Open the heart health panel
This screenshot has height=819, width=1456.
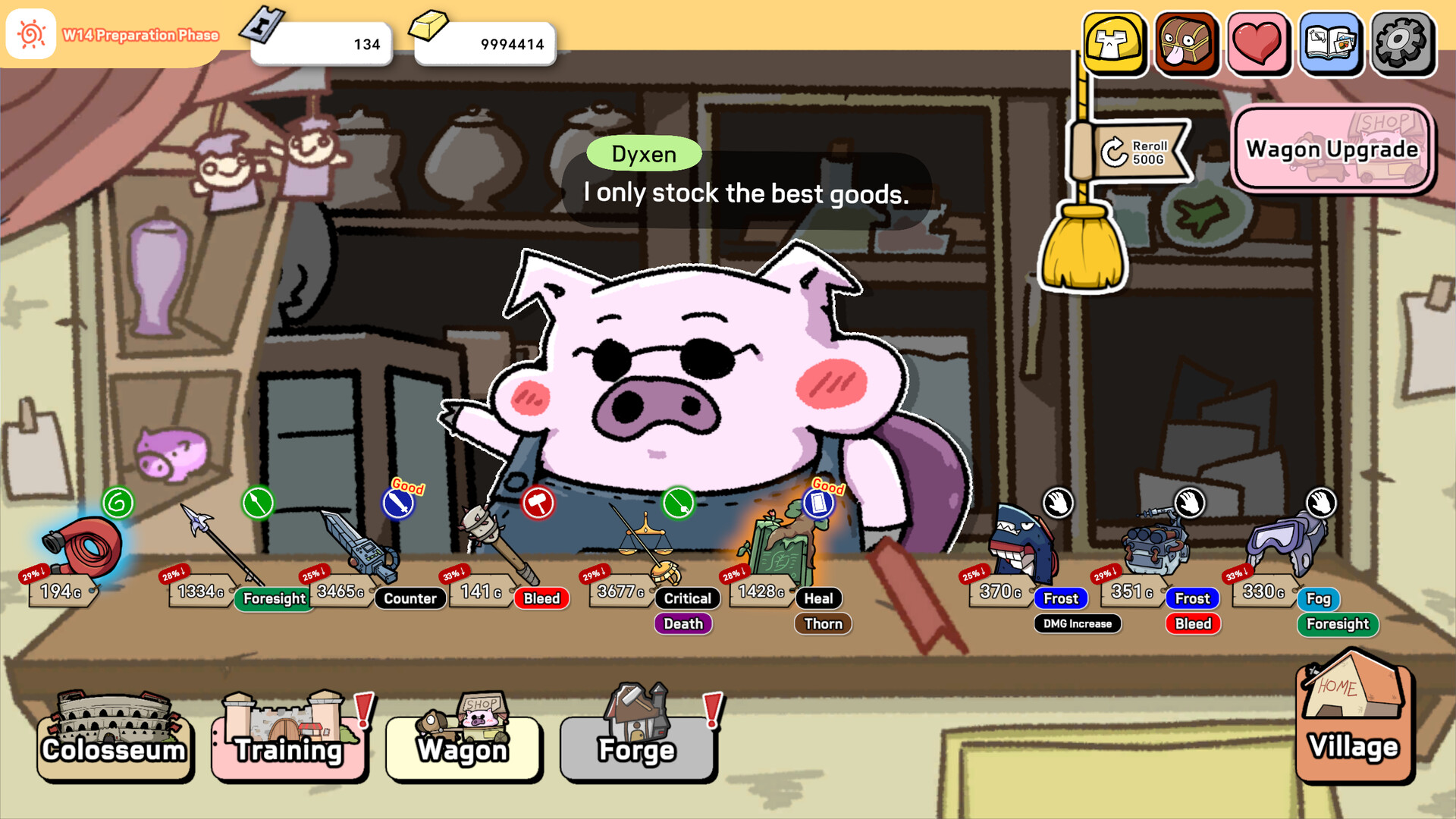pyautogui.click(x=1257, y=43)
